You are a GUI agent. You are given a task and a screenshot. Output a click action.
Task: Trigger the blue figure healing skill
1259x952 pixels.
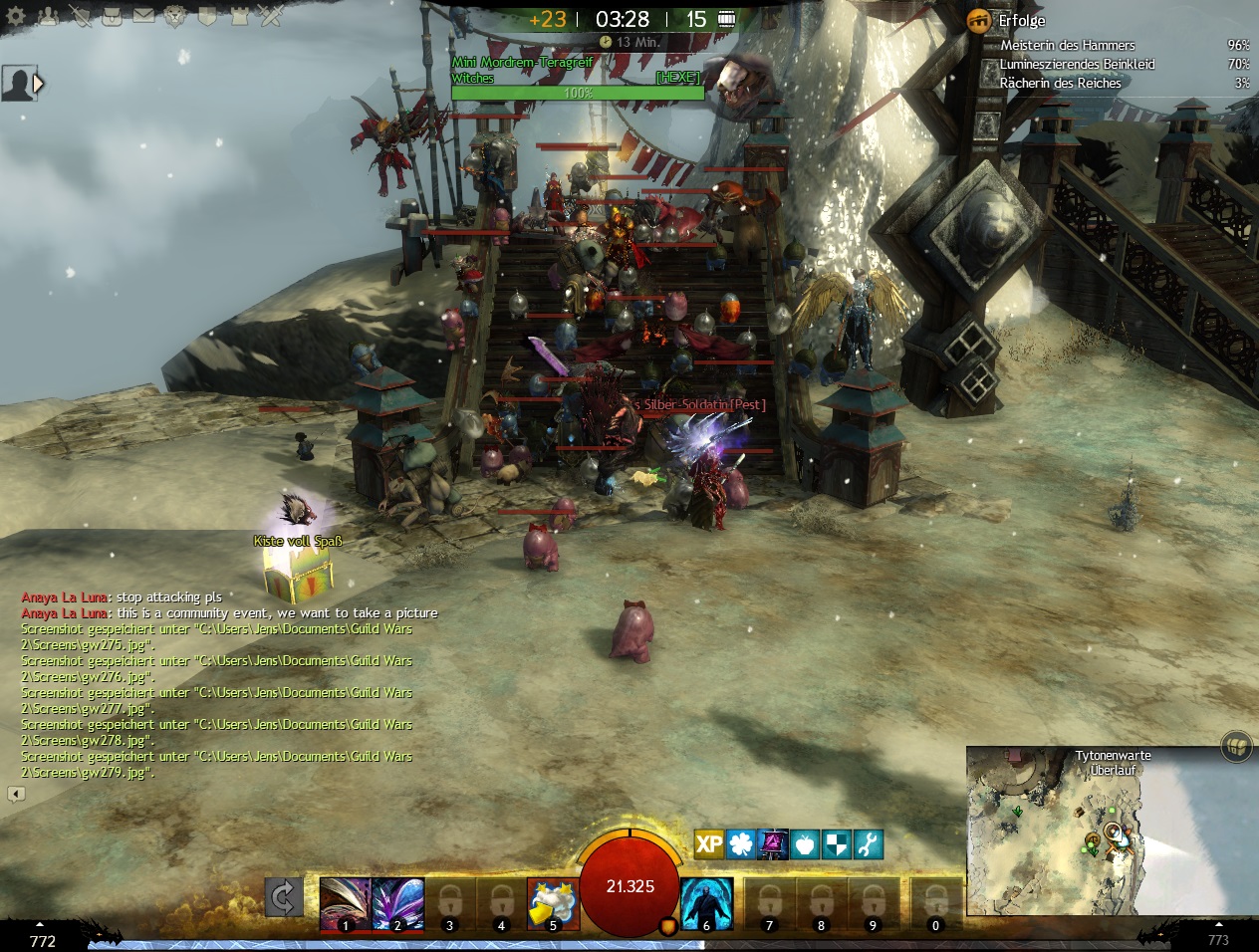[706, 902]
